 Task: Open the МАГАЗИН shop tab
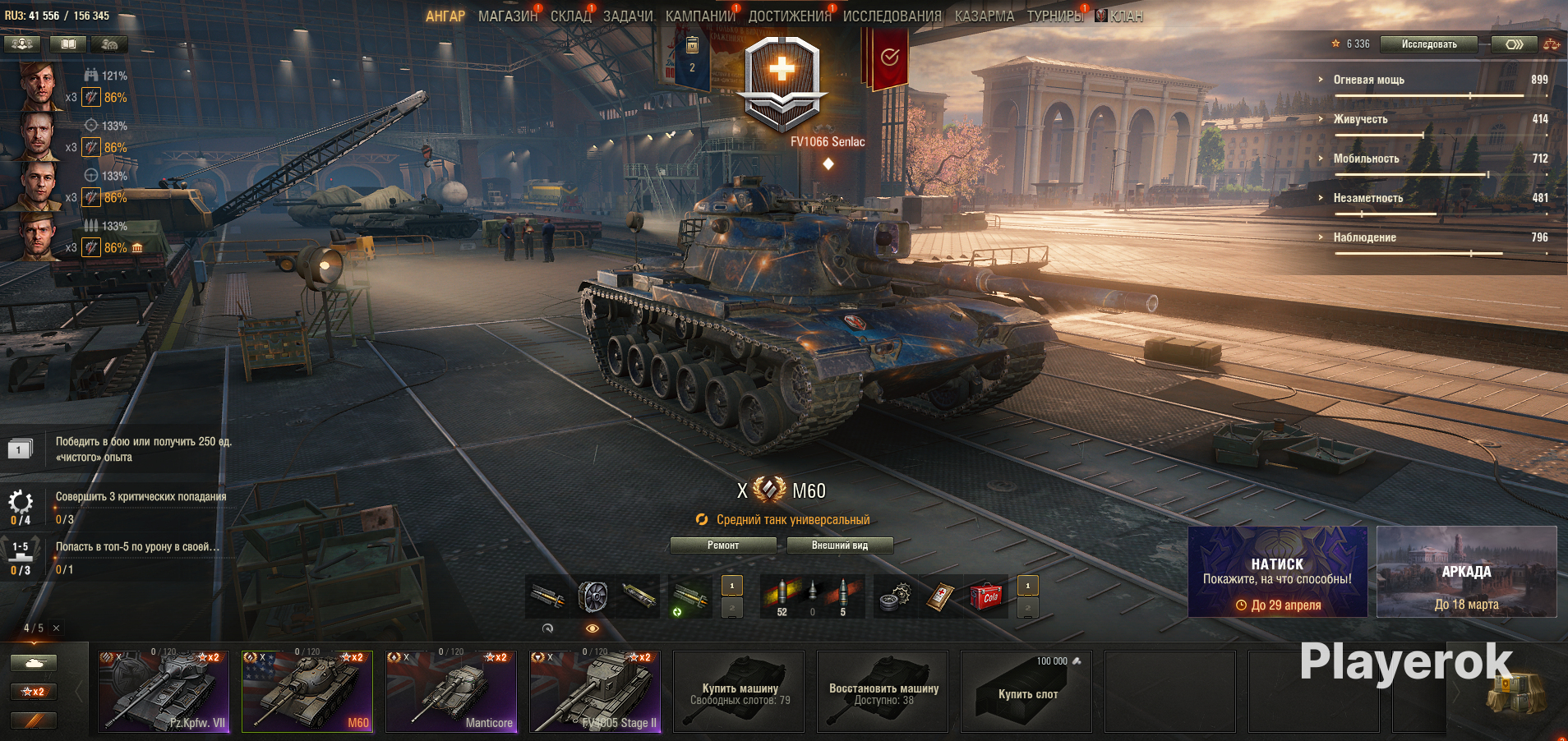click(x=507, y=16)
